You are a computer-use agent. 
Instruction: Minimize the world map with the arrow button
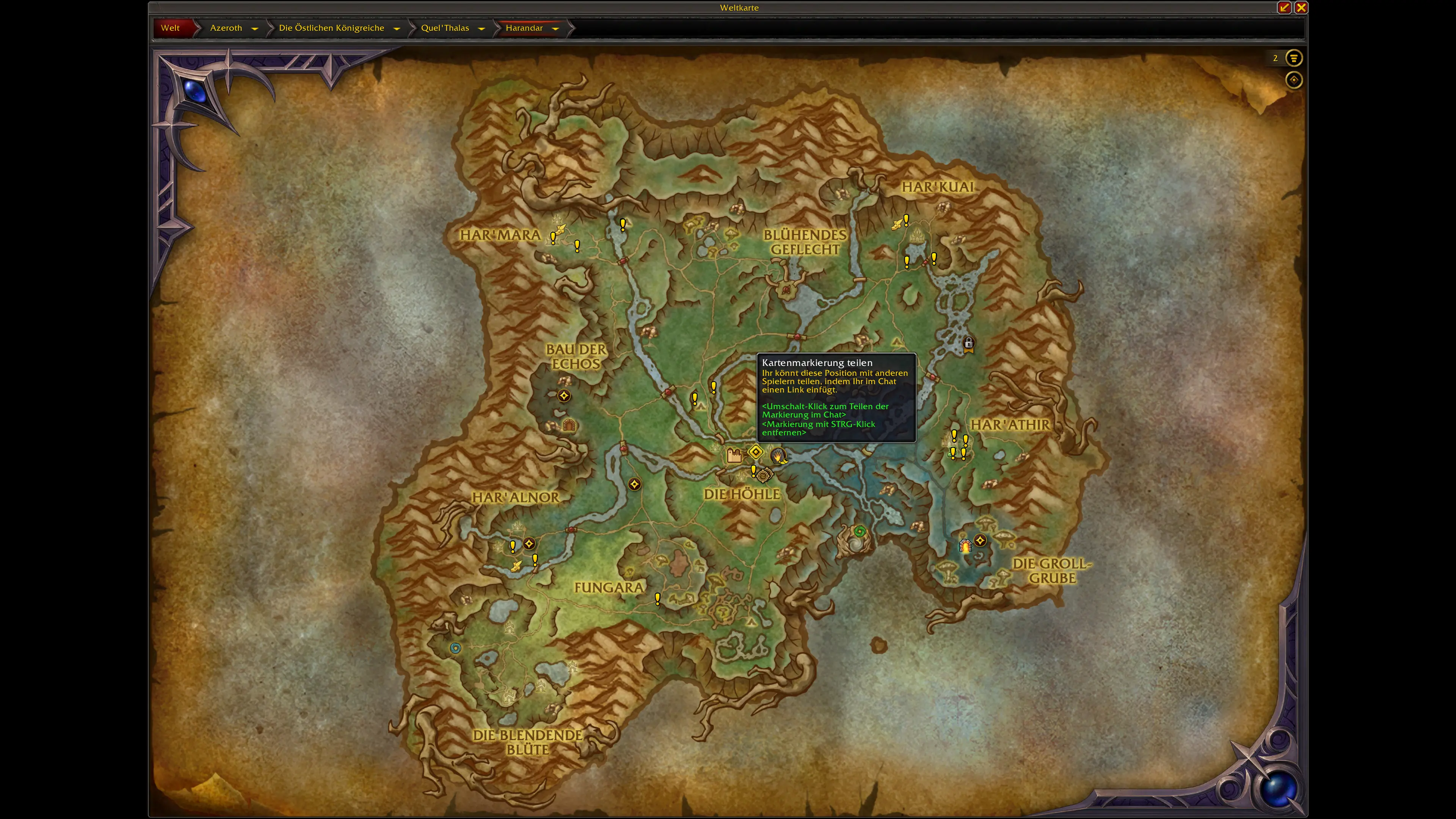(x=1284, y=7)
